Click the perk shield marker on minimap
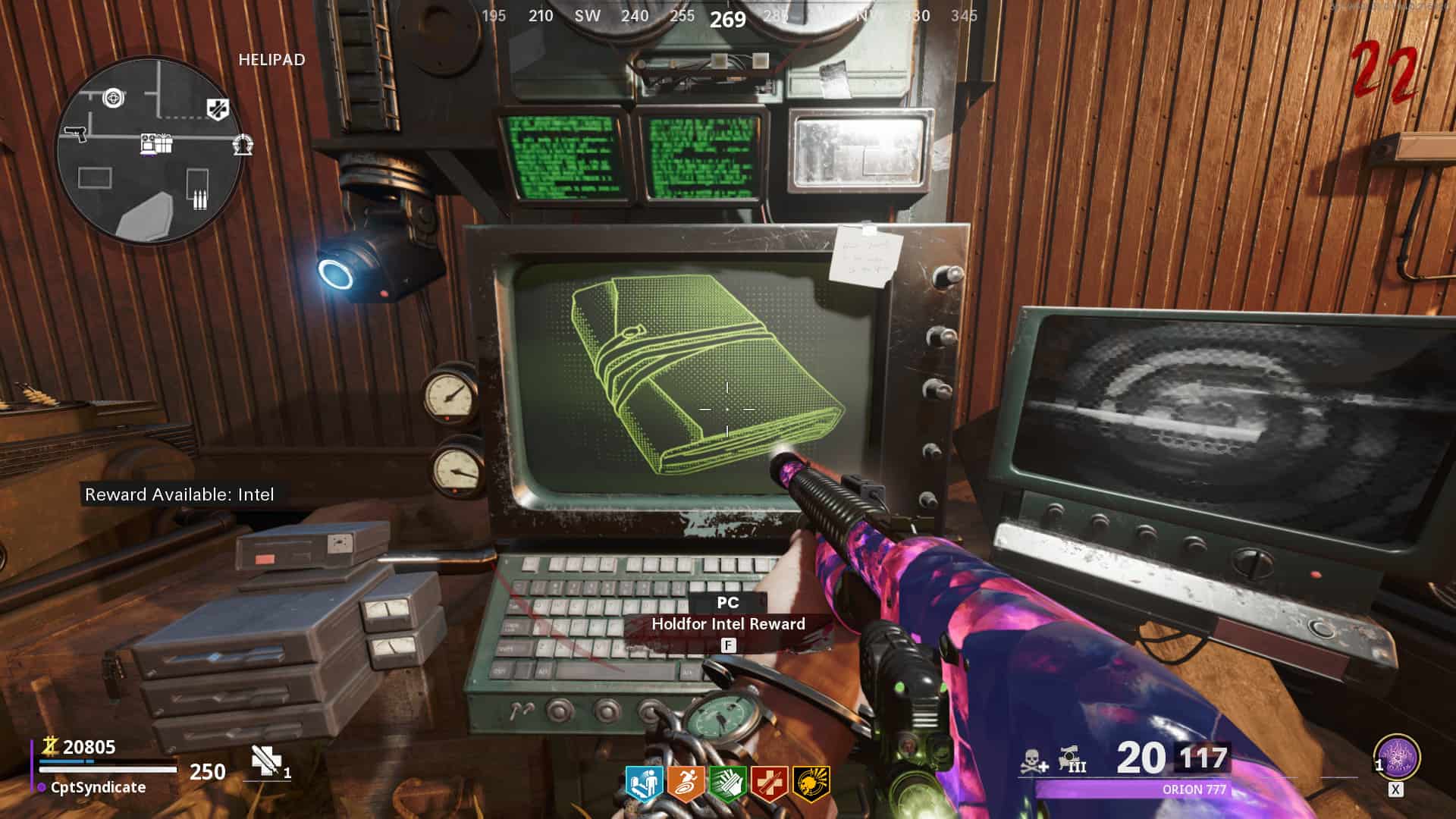Screen dimensions: 1456x819 218,109
